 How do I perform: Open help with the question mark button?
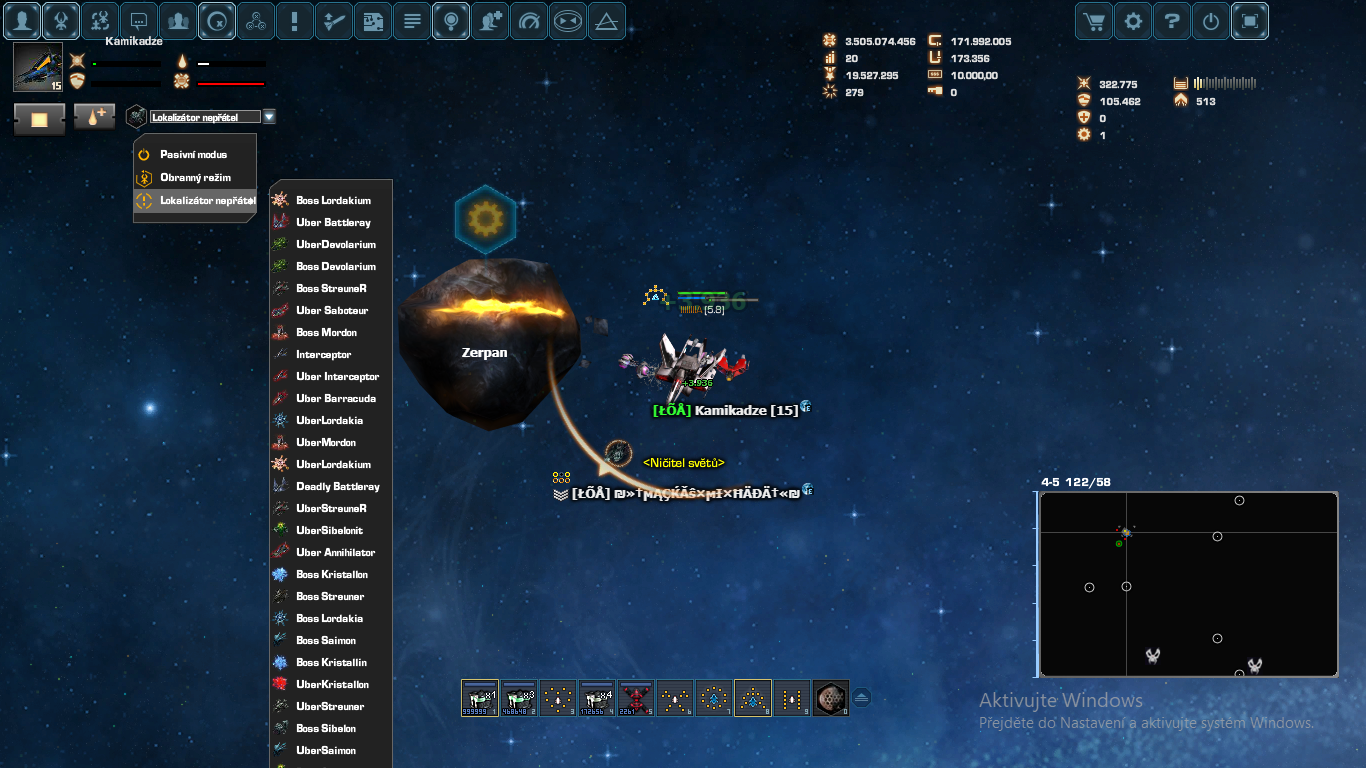click(1172, 21)
